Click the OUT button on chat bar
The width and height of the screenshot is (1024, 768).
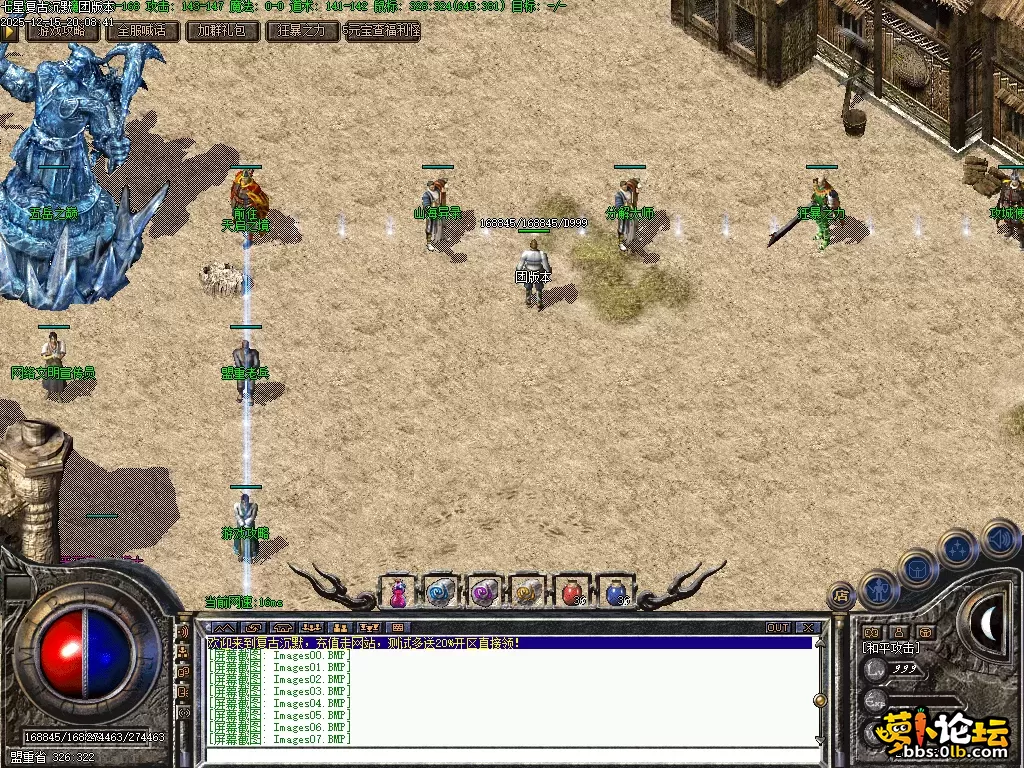click(x=778, y=628)
